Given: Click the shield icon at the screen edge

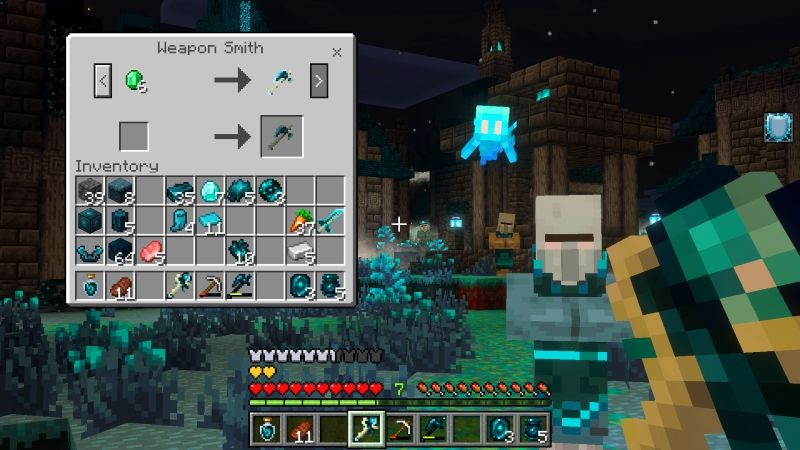Looking at the screenshot, I should [777, 127].
